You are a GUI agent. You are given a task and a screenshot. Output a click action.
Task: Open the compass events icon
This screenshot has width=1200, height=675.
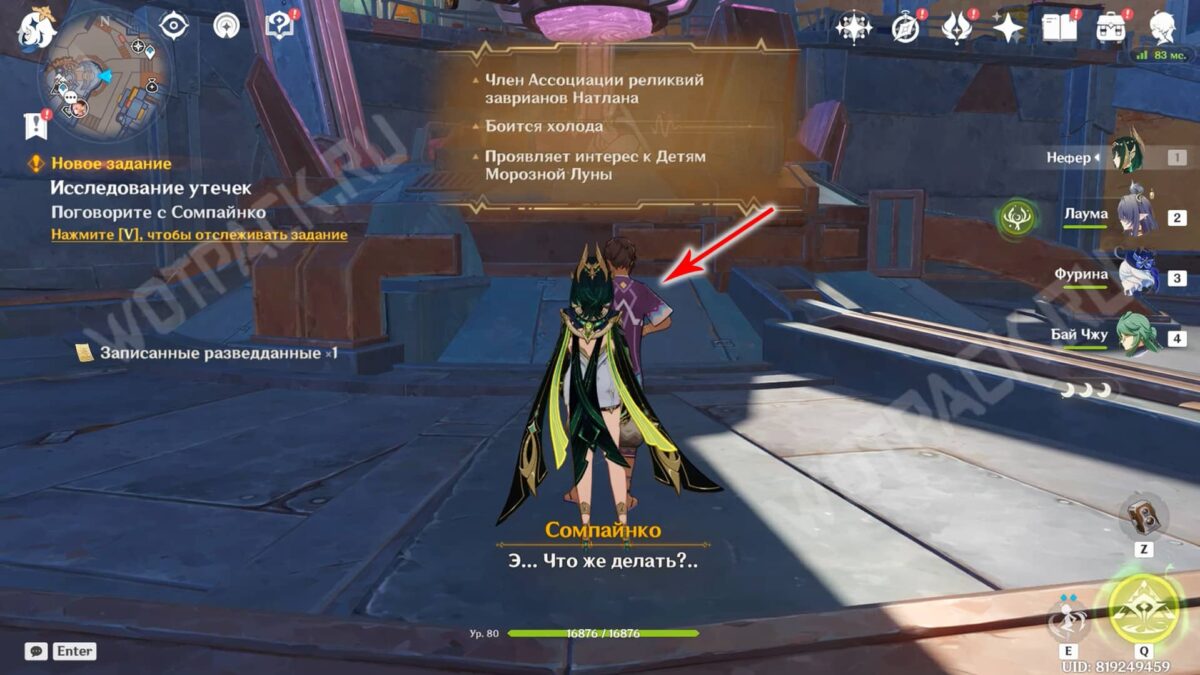coord(906,27)
